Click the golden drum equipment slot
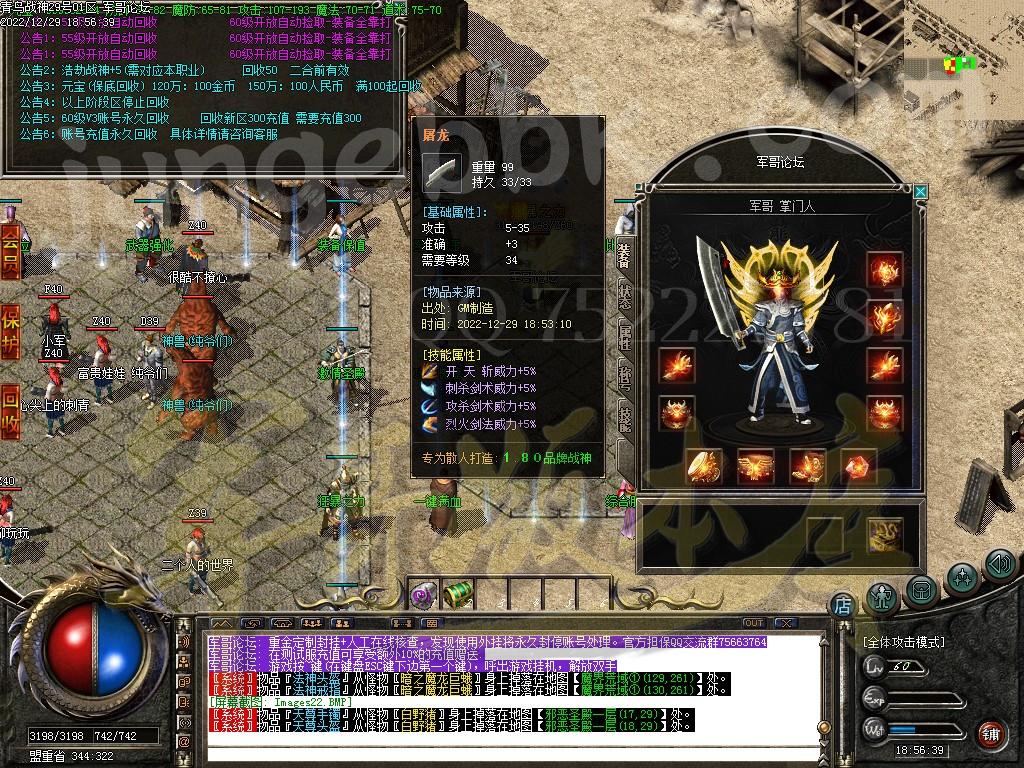Viewport: 1024px width, 768px height. [x=706, y=466]
